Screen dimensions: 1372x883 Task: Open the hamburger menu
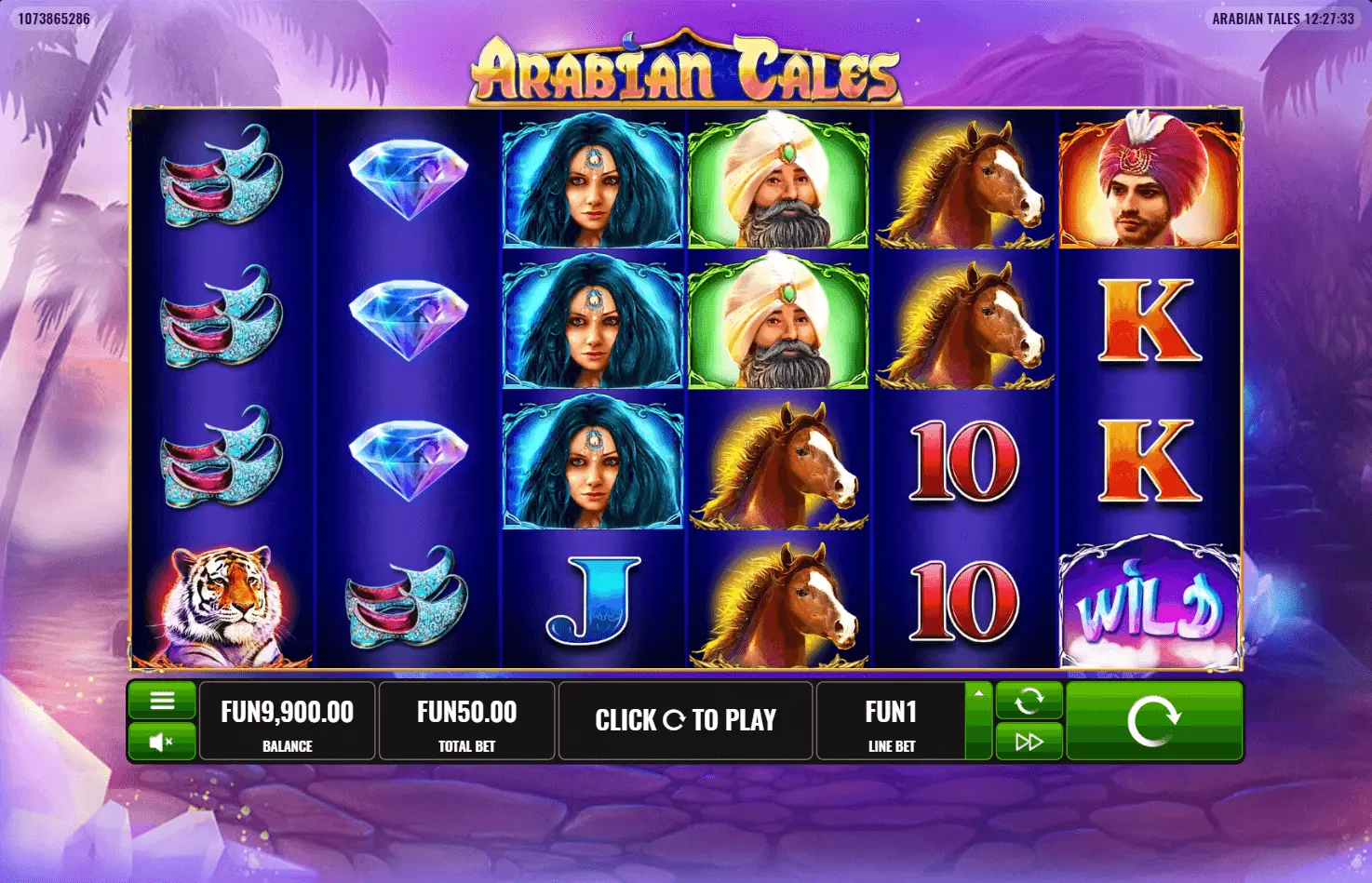(162, 701)
